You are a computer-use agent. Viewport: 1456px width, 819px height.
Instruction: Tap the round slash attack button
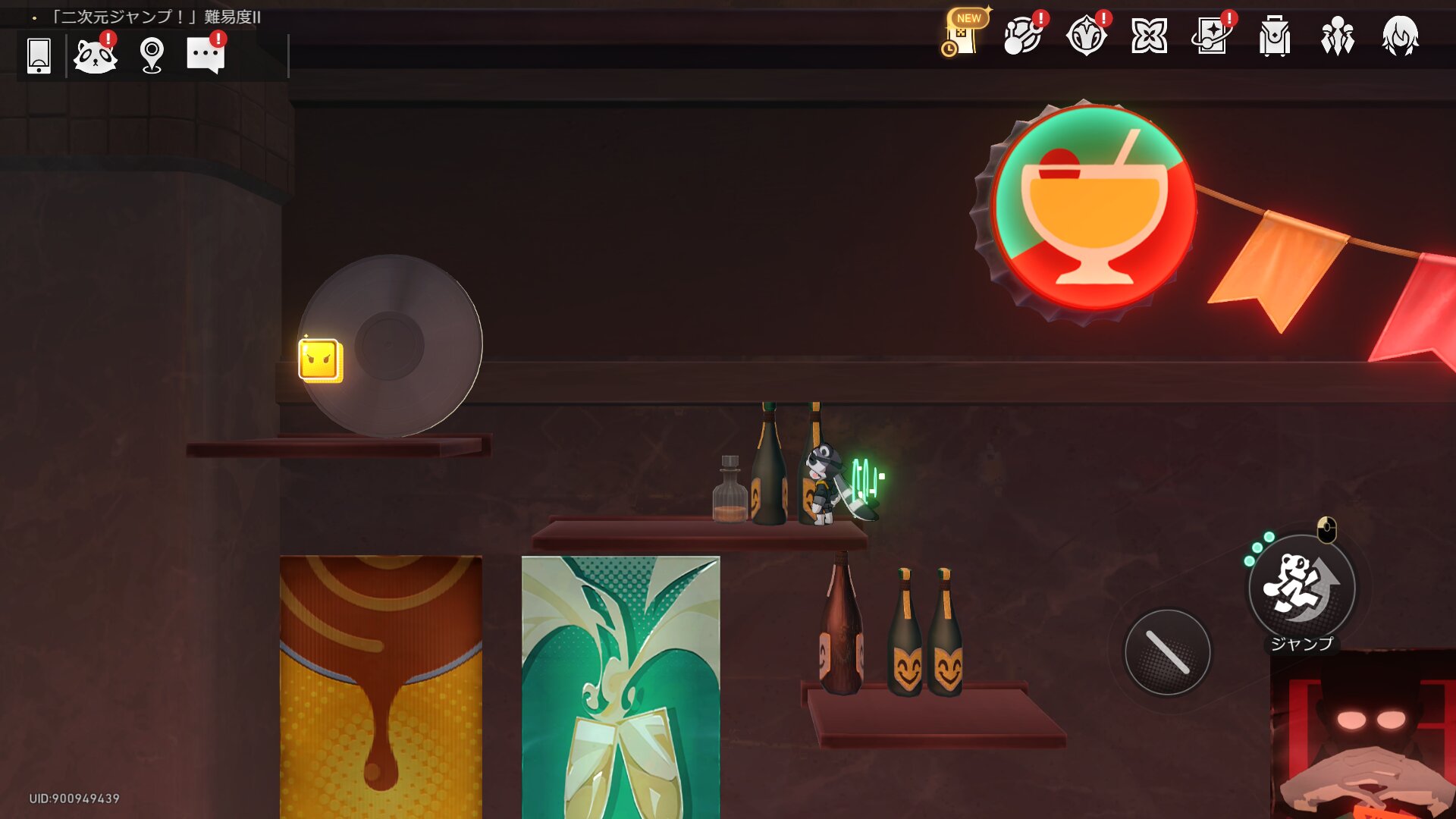click(x=1167, y=652)
